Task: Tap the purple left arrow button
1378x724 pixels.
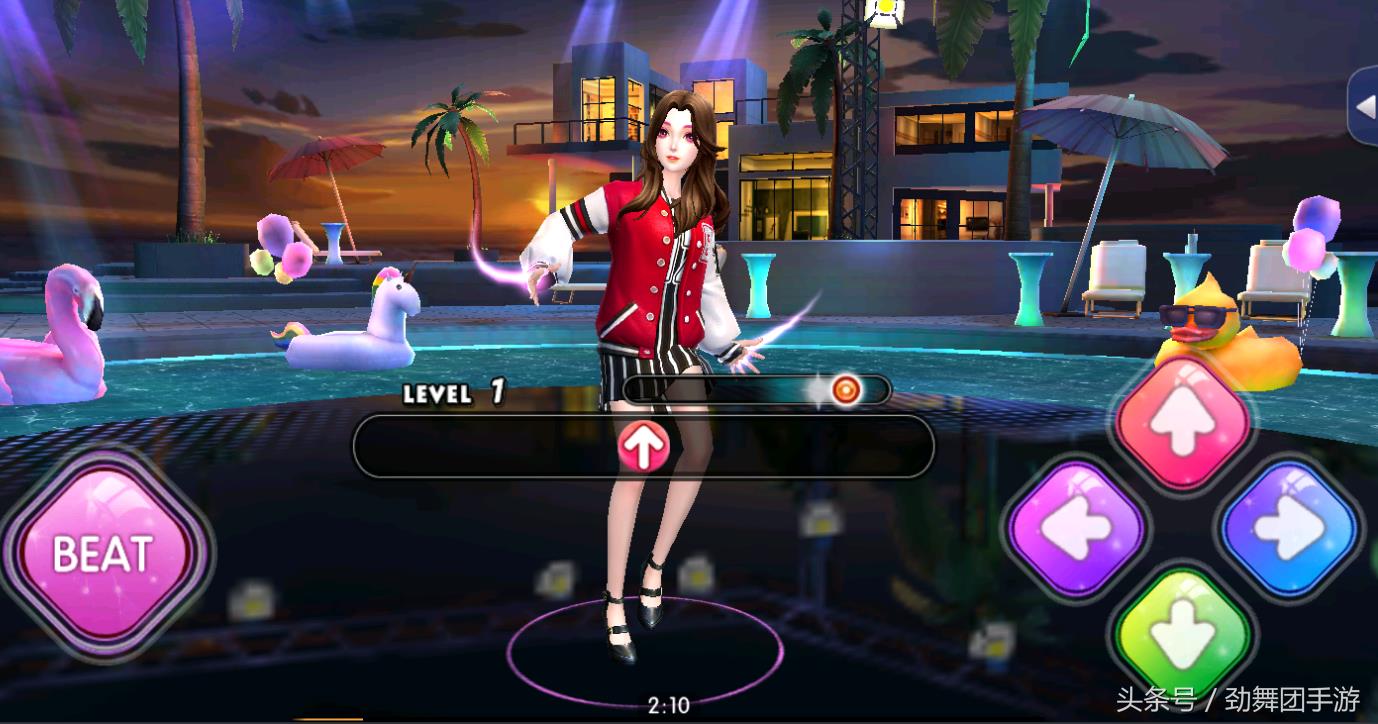Action: tap(1076, 529)
